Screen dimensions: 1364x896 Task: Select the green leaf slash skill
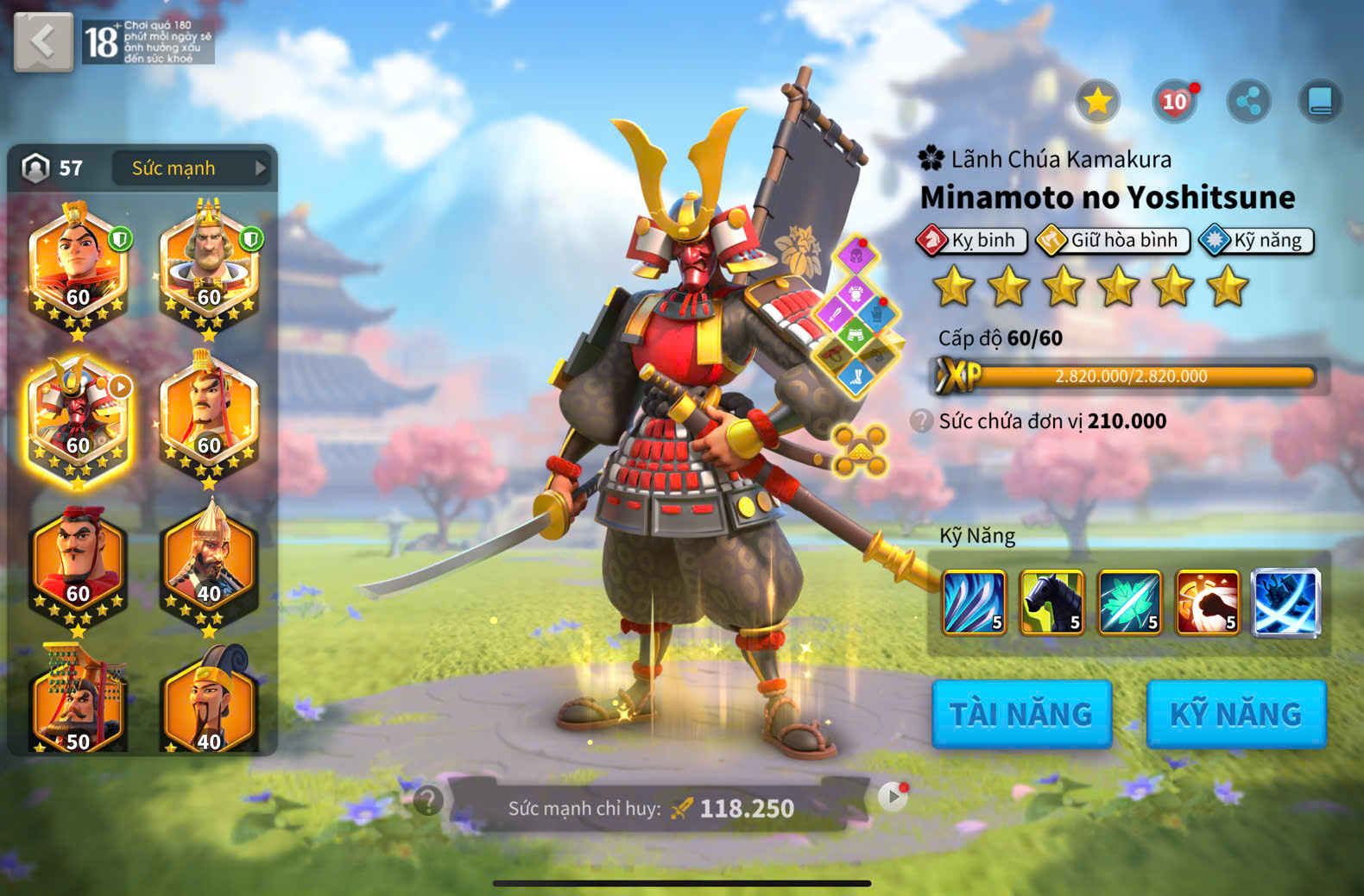pos(1130,602)
